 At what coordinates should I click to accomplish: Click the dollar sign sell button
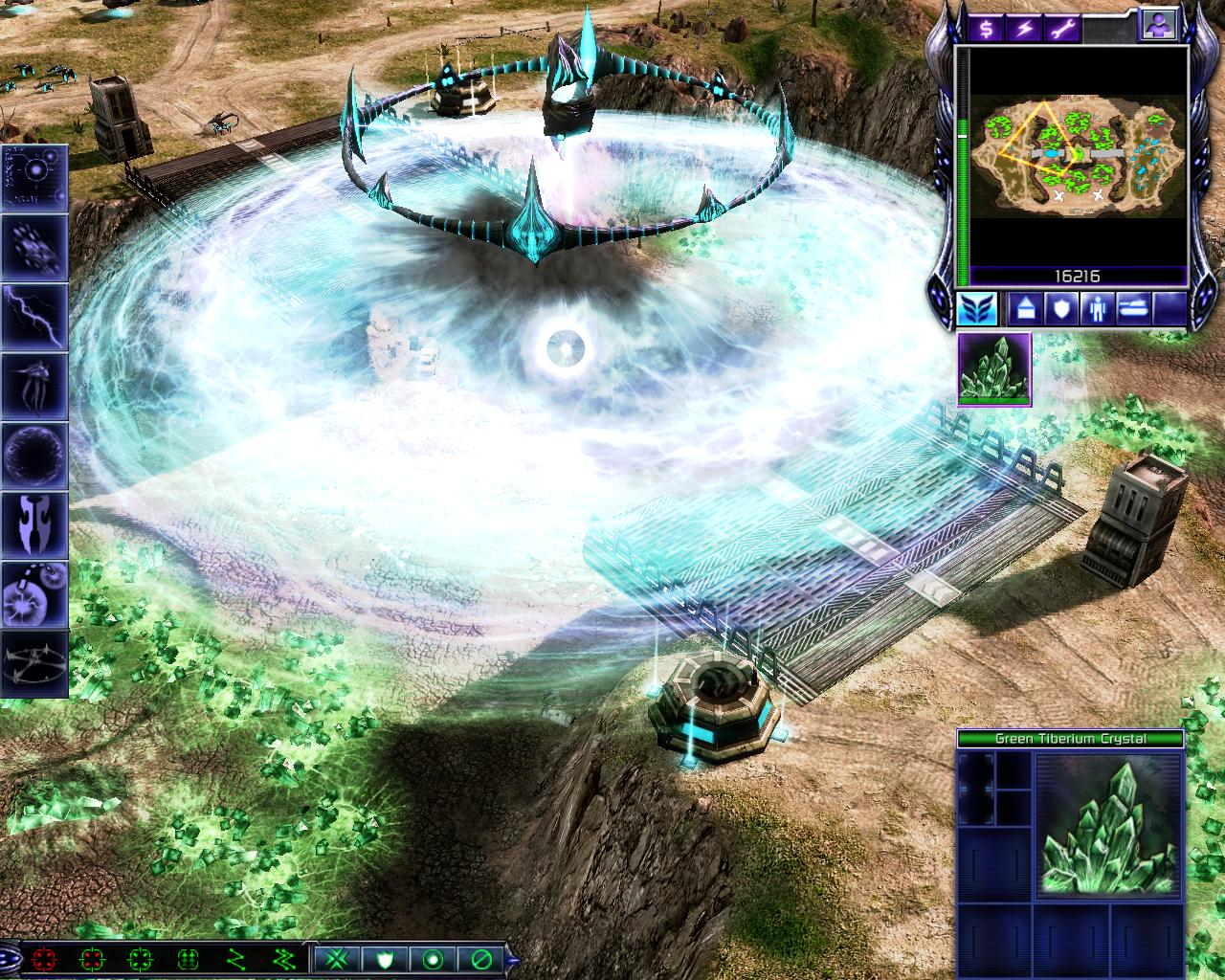point(986,28)
